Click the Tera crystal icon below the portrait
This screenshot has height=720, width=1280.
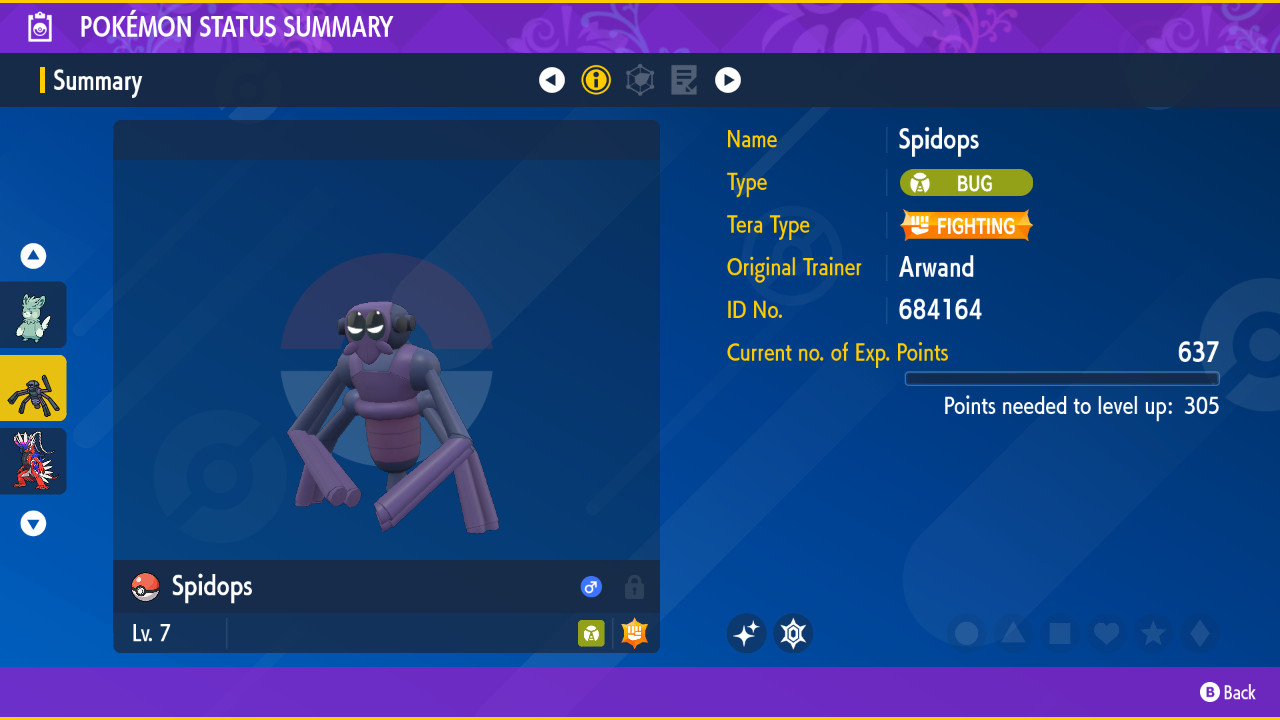(793, 633)
